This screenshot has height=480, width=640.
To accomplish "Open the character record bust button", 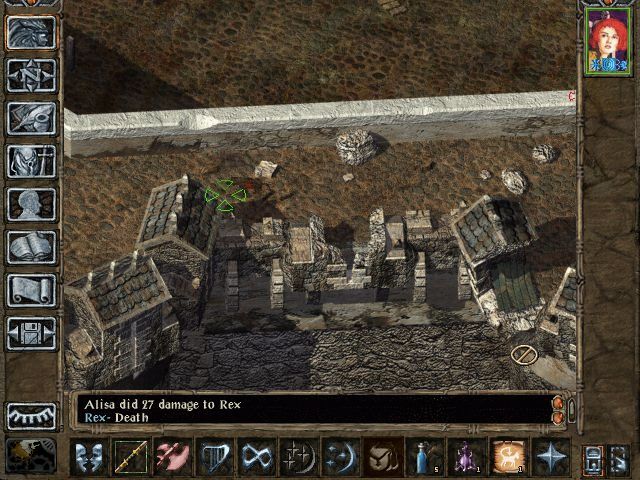I will pos(31,204).
